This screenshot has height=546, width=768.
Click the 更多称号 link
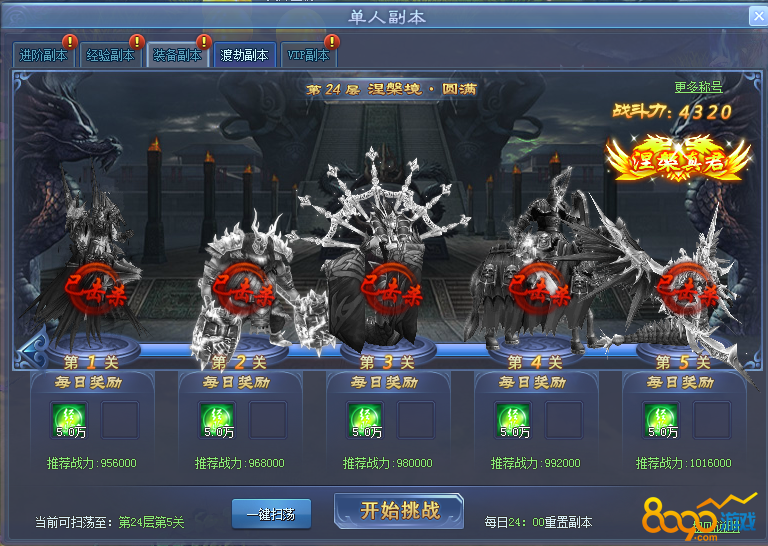[698, 88]
